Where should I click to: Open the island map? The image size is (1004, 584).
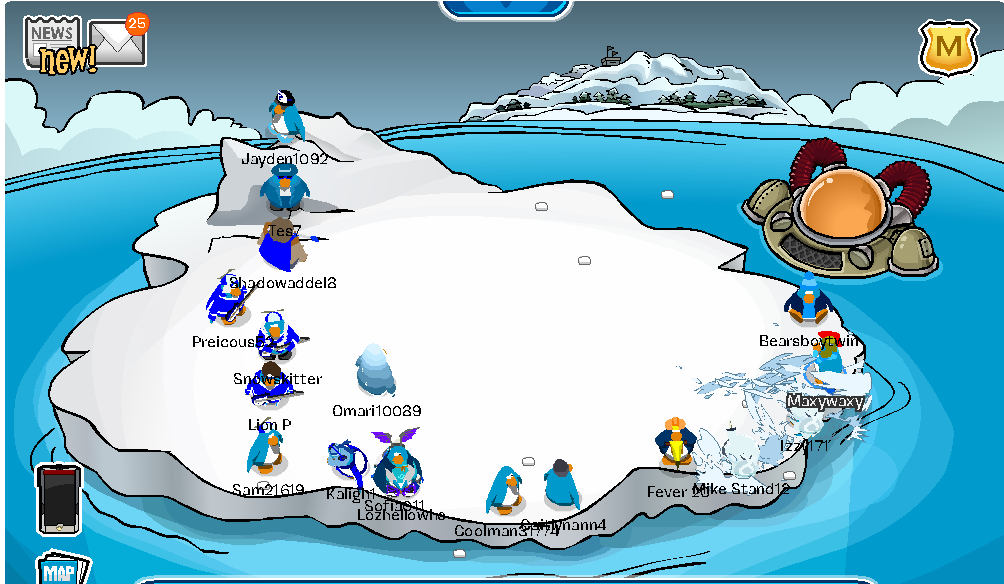tap(62, 571)
